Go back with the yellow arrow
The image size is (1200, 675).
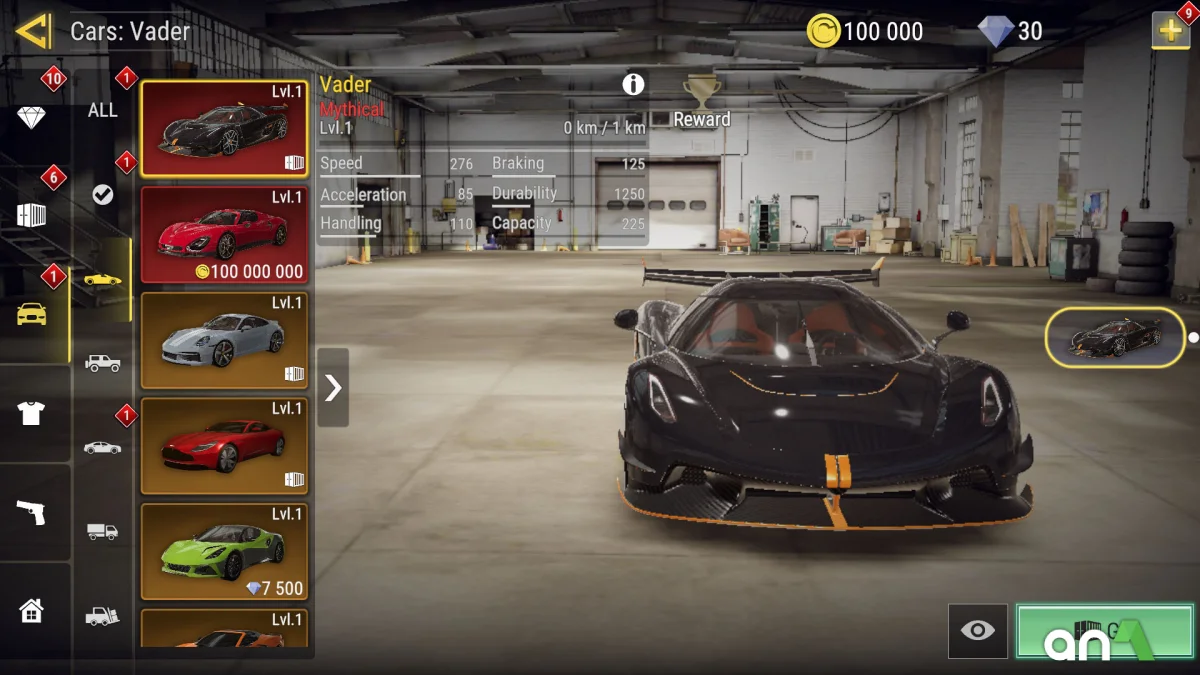(32, 31)
